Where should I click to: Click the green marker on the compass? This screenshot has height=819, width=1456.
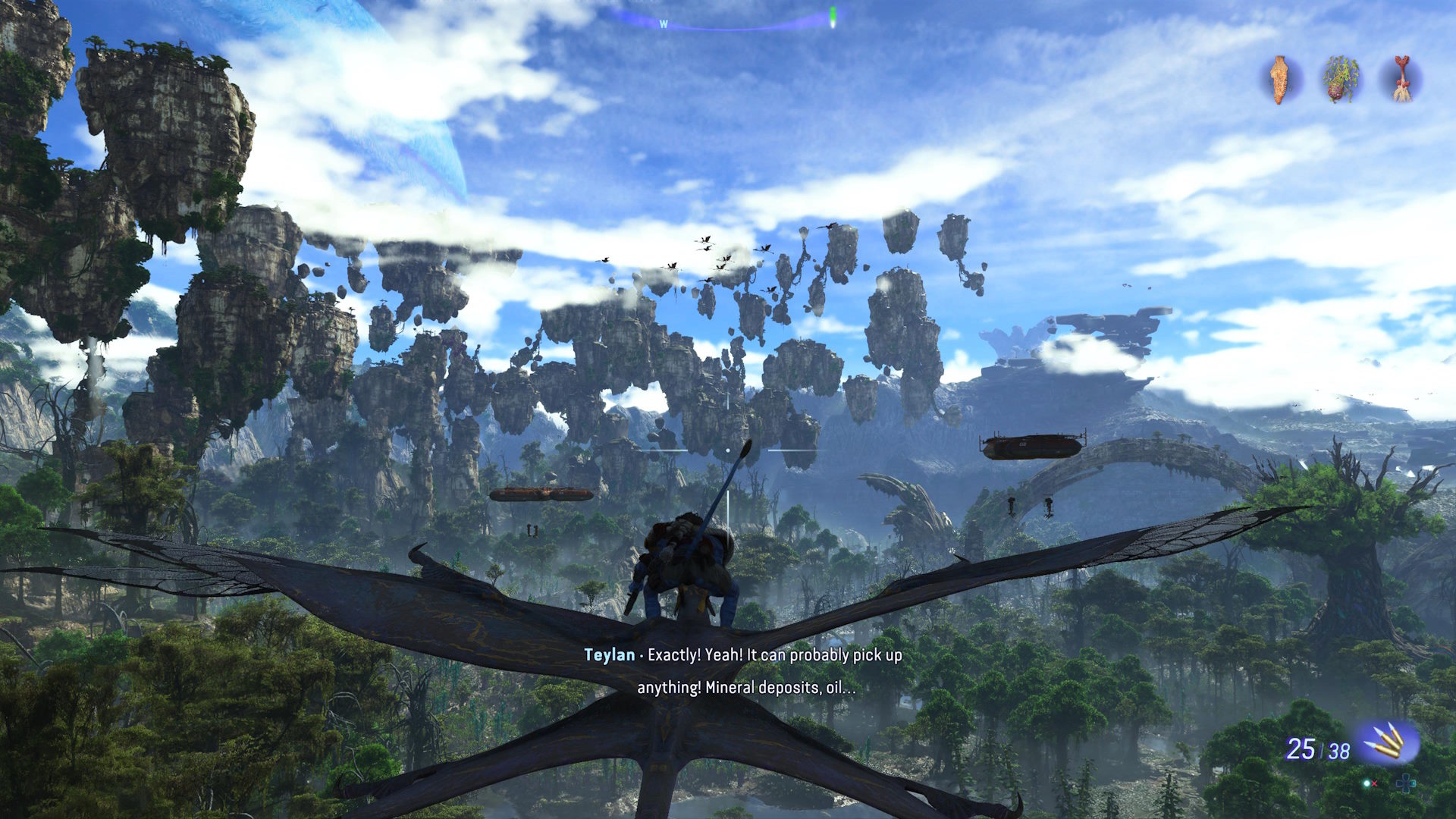click(x=833, y=16)
